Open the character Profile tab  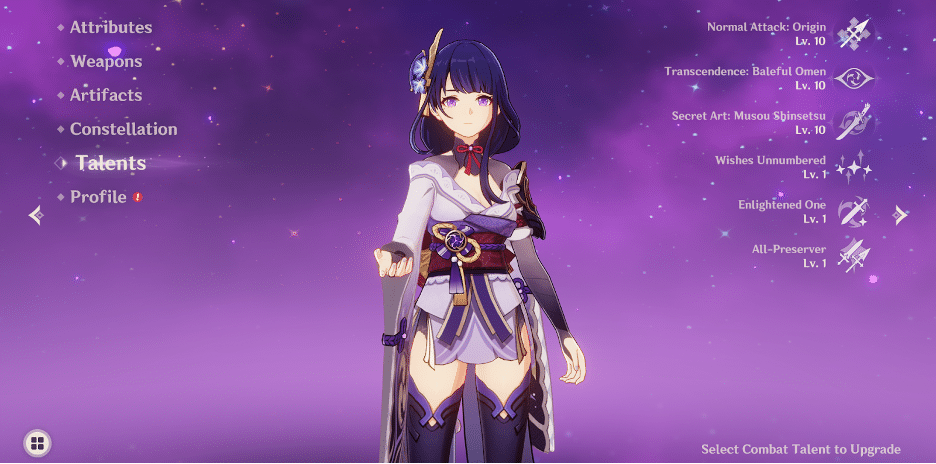point(98,197)
